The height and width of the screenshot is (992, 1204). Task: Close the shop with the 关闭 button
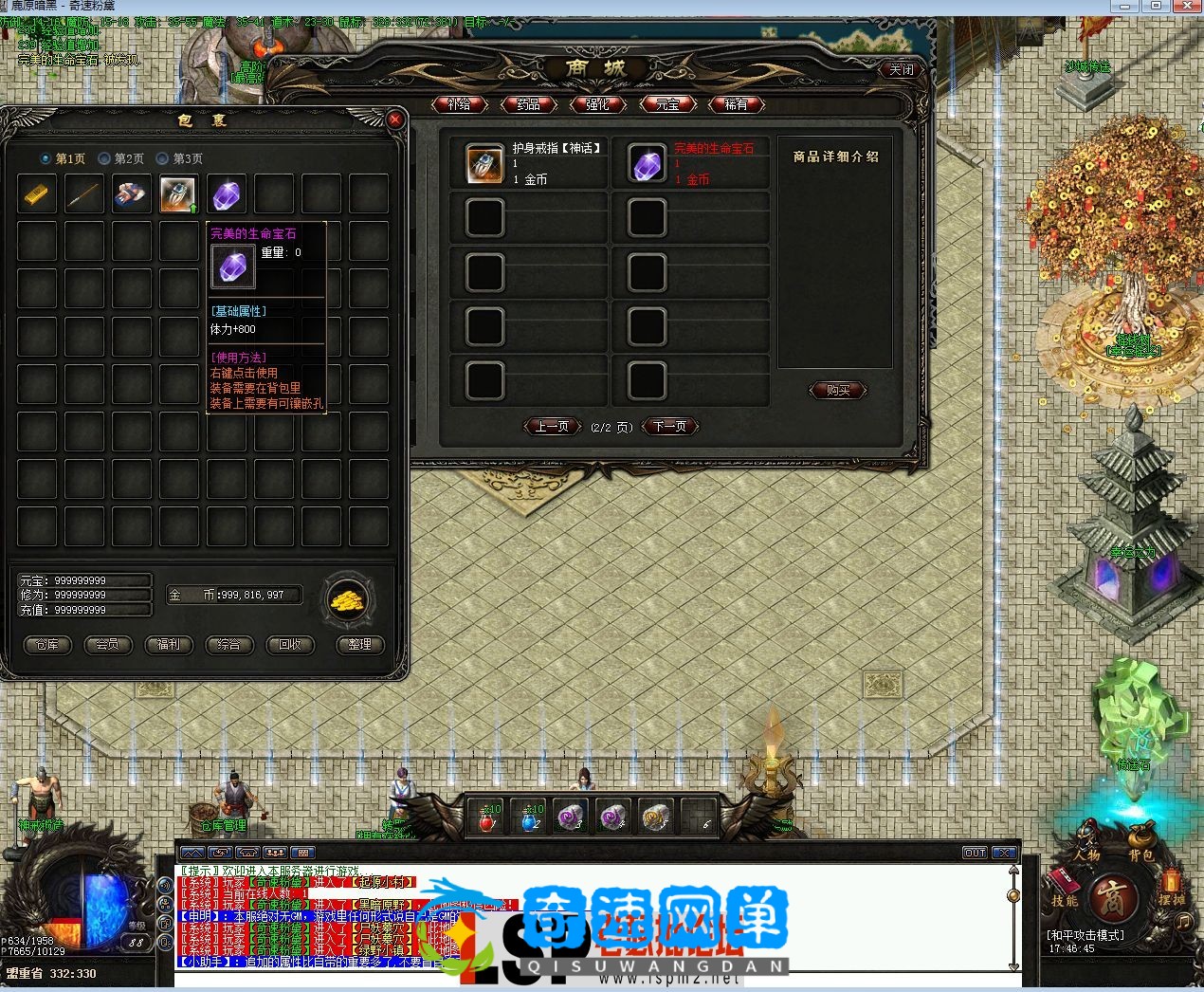[901, 69]
